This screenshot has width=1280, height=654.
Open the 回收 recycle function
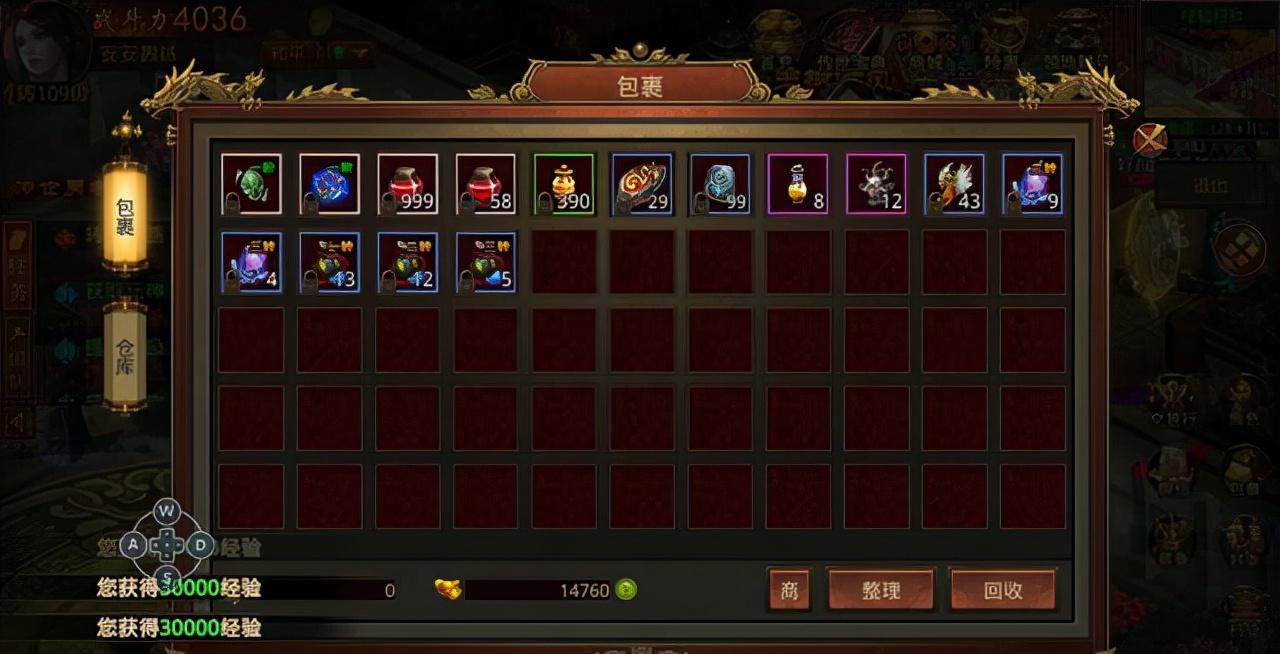click(x=1002, y=590)
